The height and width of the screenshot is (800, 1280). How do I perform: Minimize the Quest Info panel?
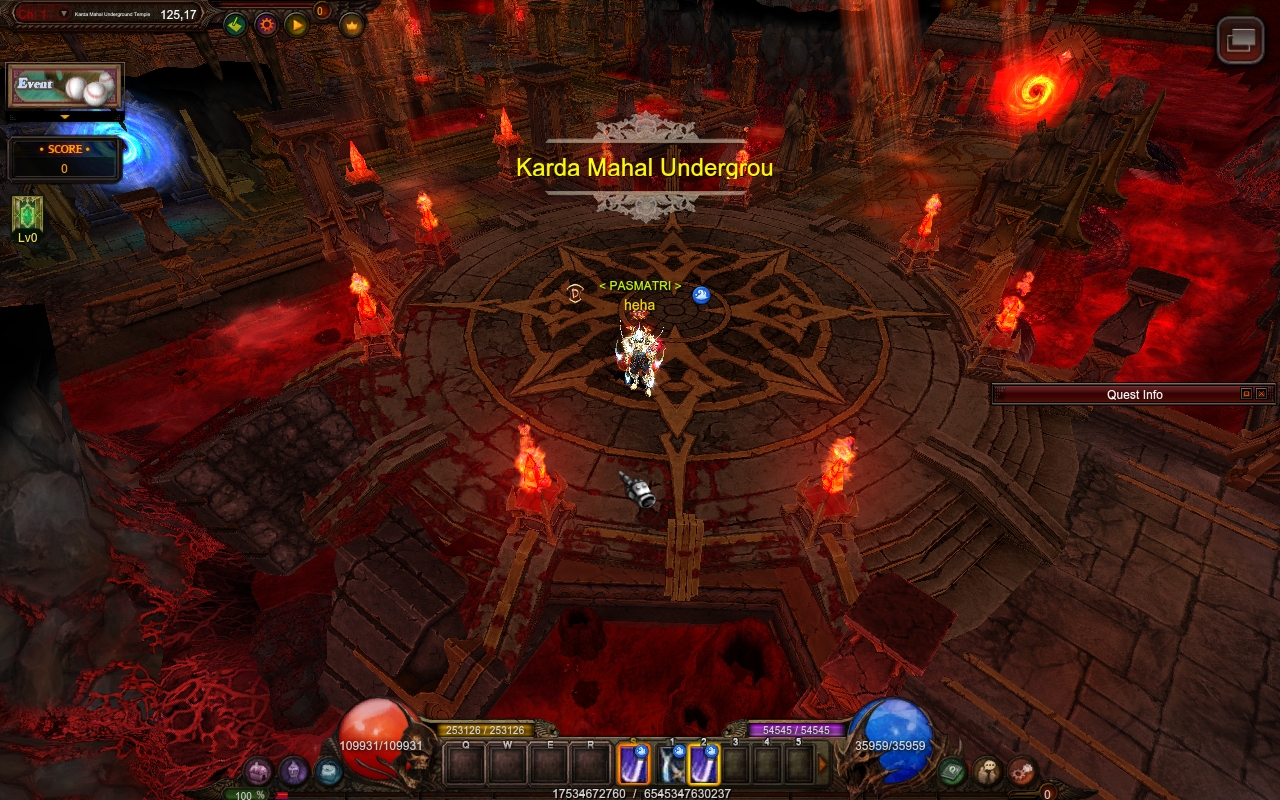tap(1246, 394)
